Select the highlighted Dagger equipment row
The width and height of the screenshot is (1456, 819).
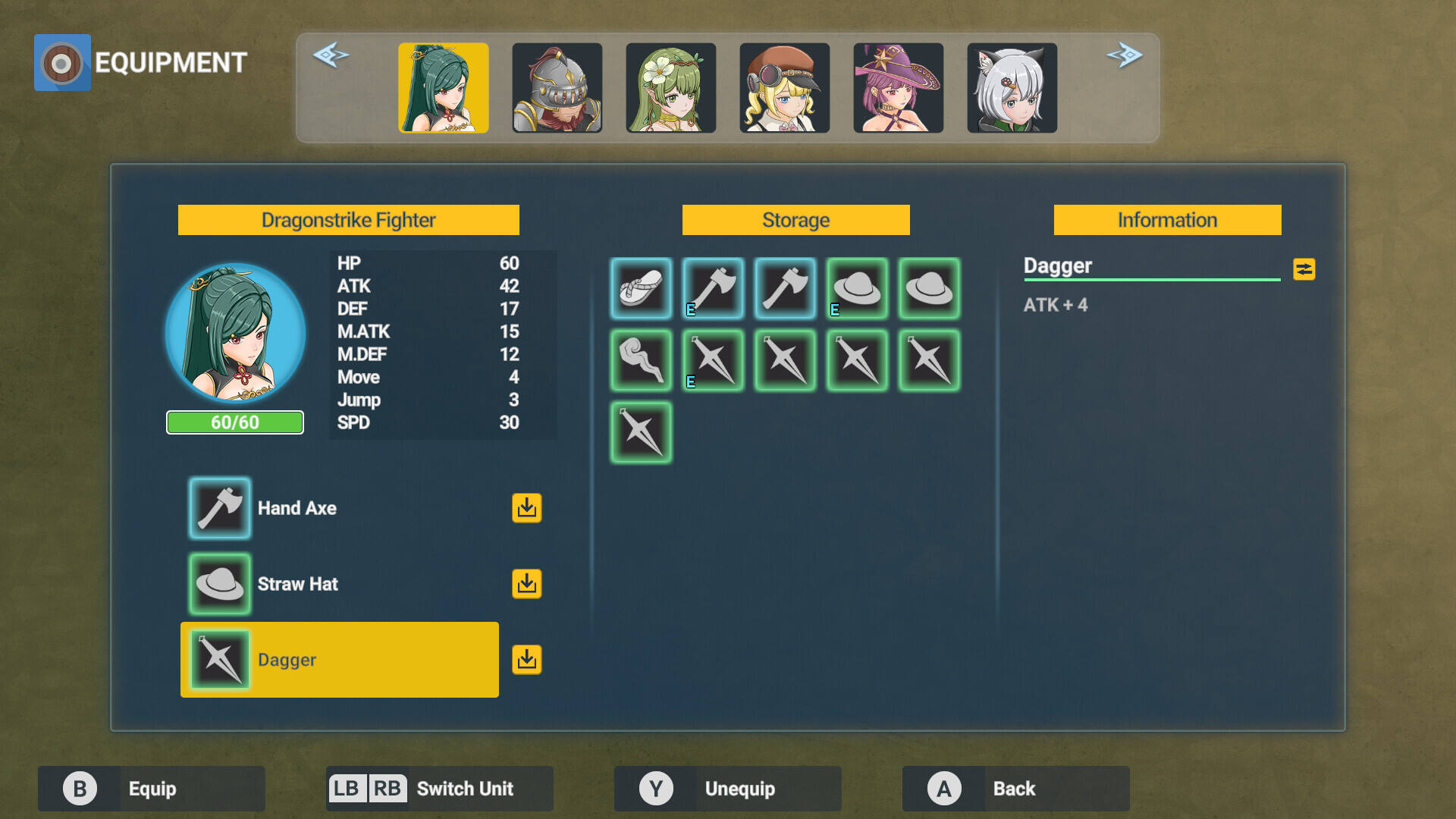pos(340,660)
